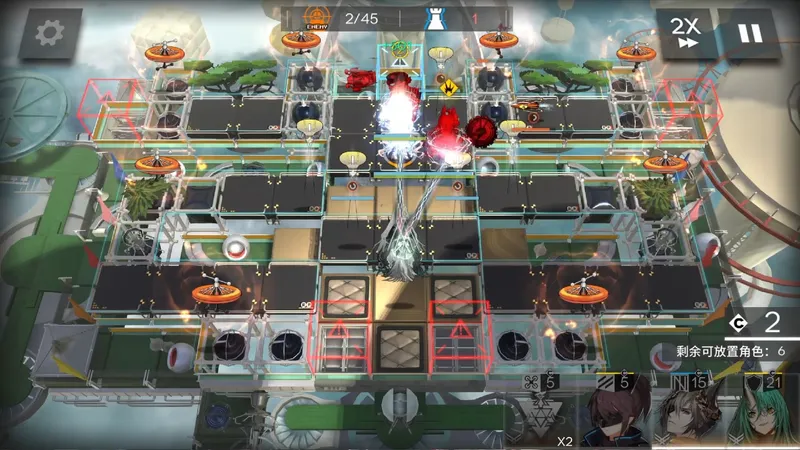
Task: Pause the battle
Action: point(748,33)
